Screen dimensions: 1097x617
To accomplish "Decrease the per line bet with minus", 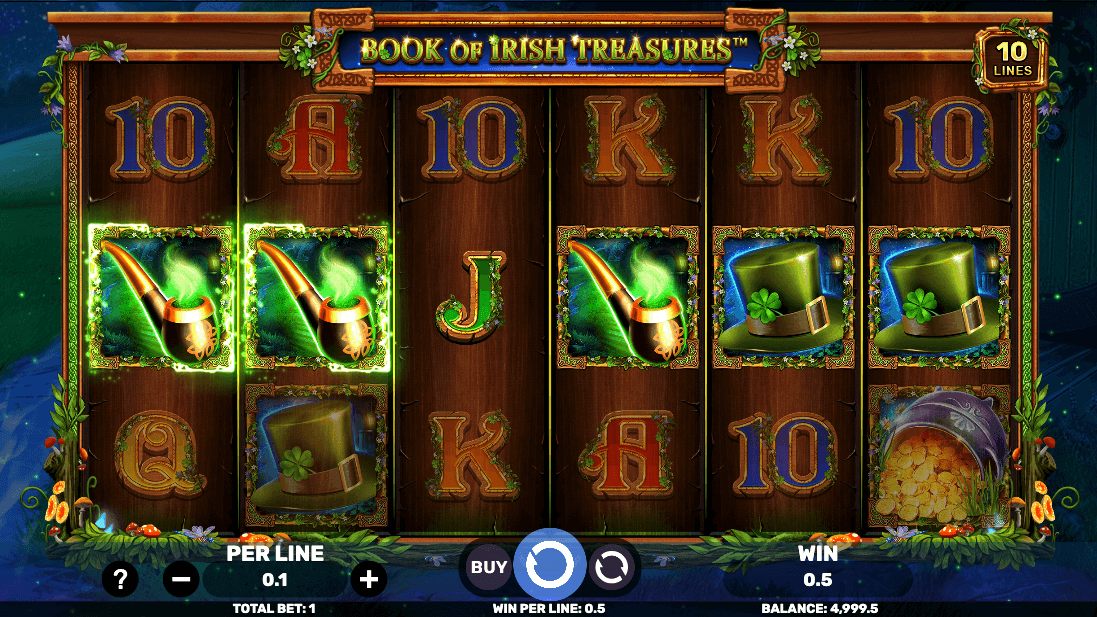I will click(181, 579).
